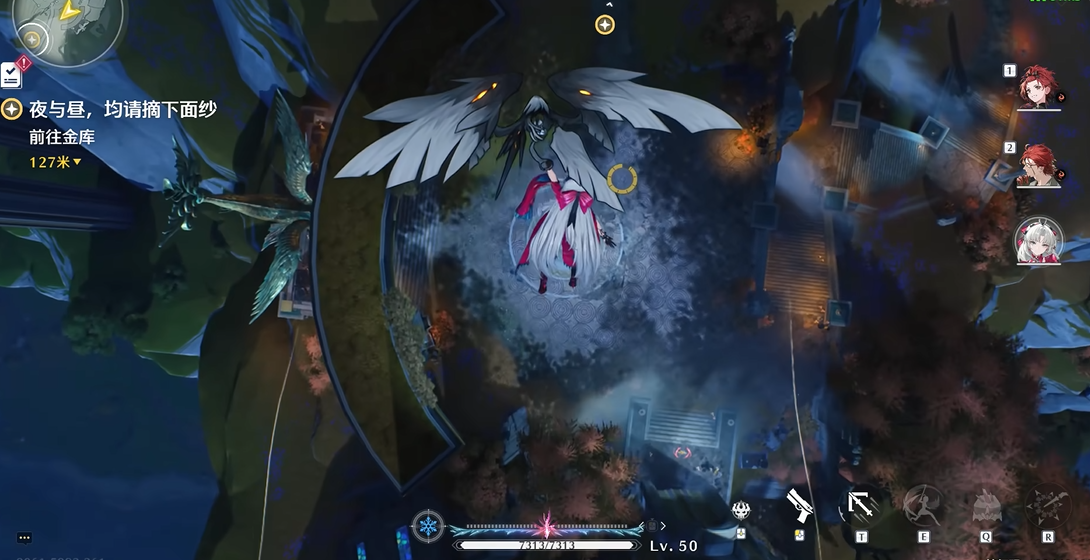Viewport: 1090px width, 560px height.
Task: Activate the grapple hook skill labeled T
Action: click(861, 506)
